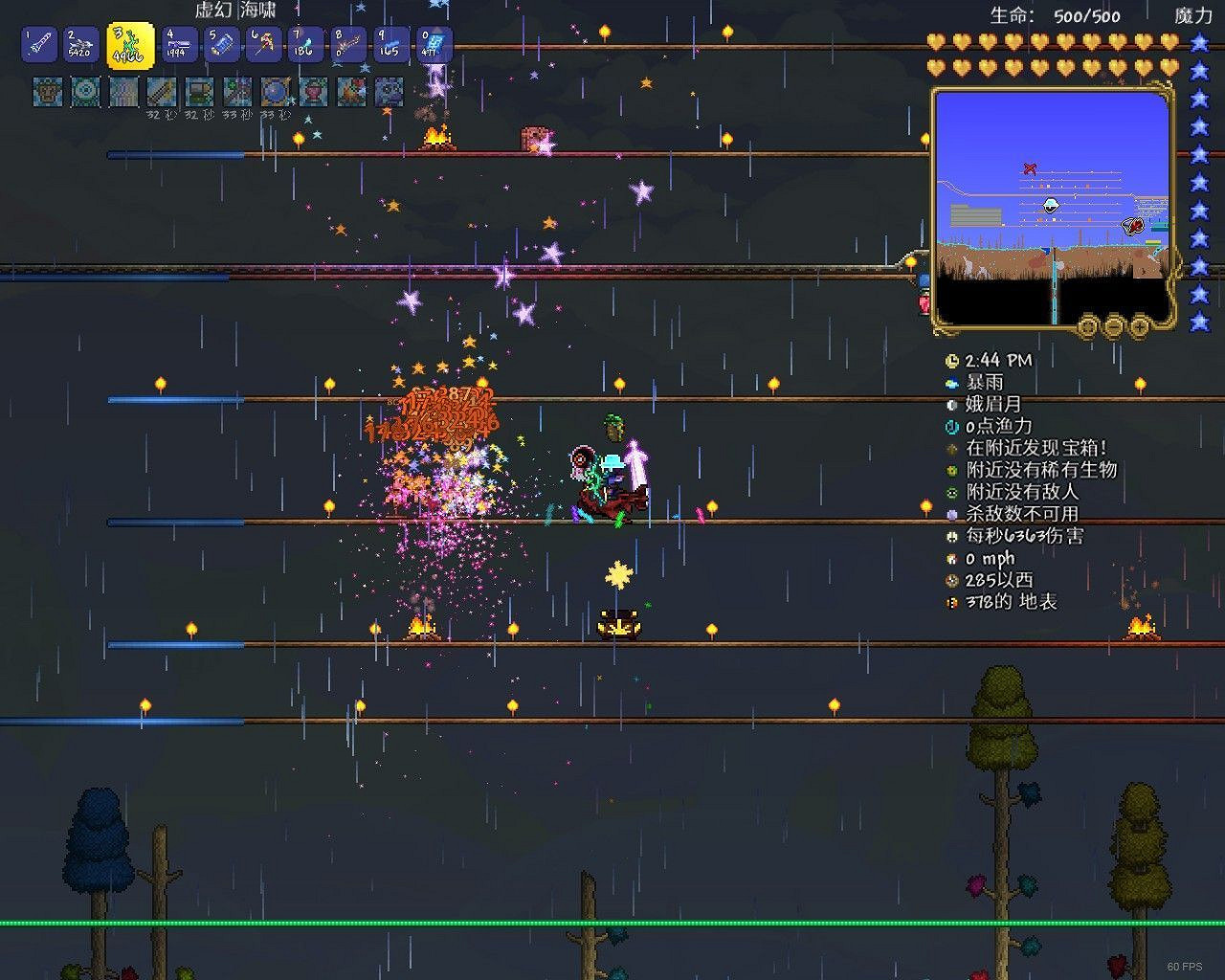Click the compass icon showing 285以西
Screen dimensions: 1225x980
click(951, 581)
